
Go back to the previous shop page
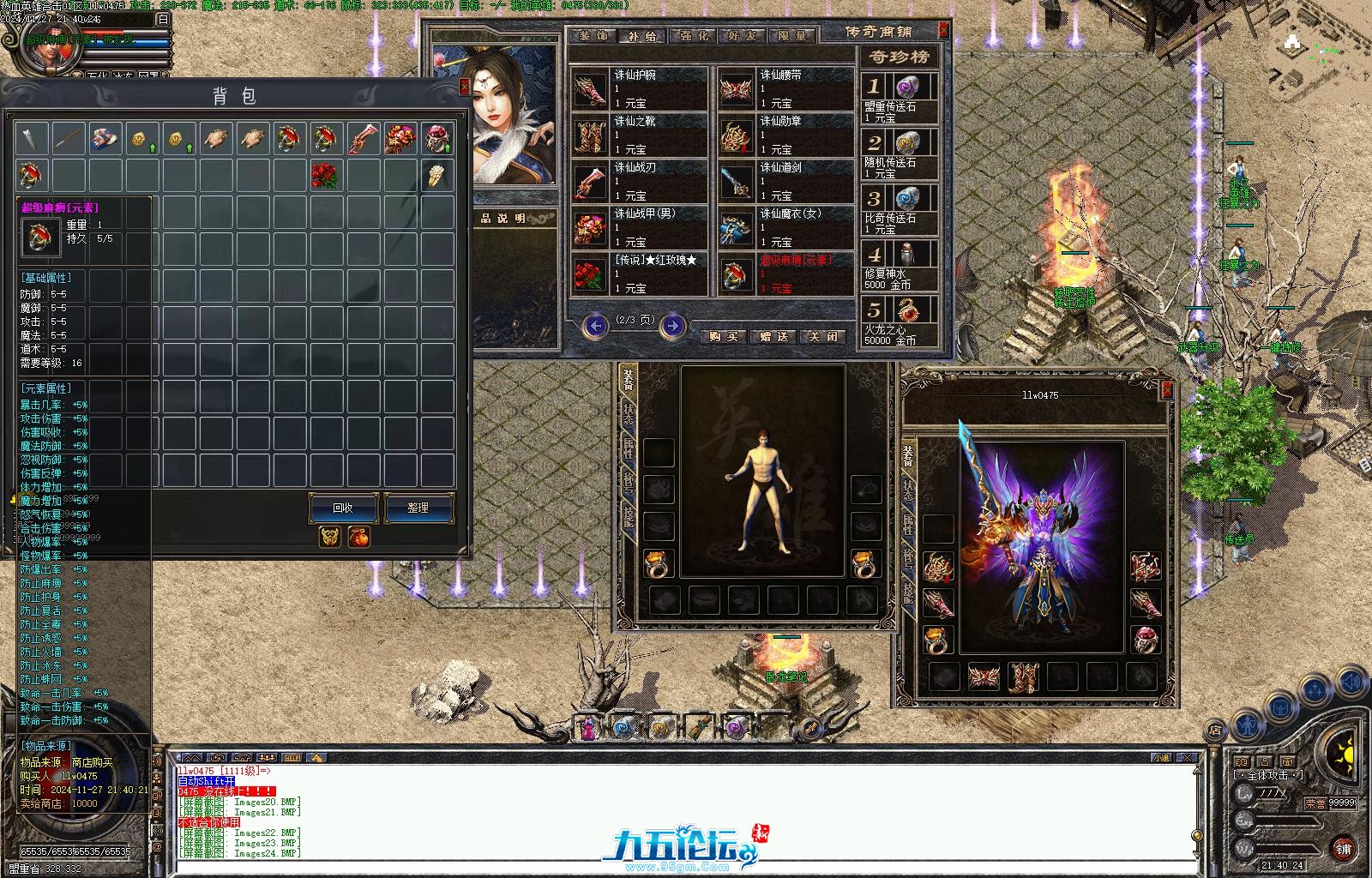coord(595,325)
